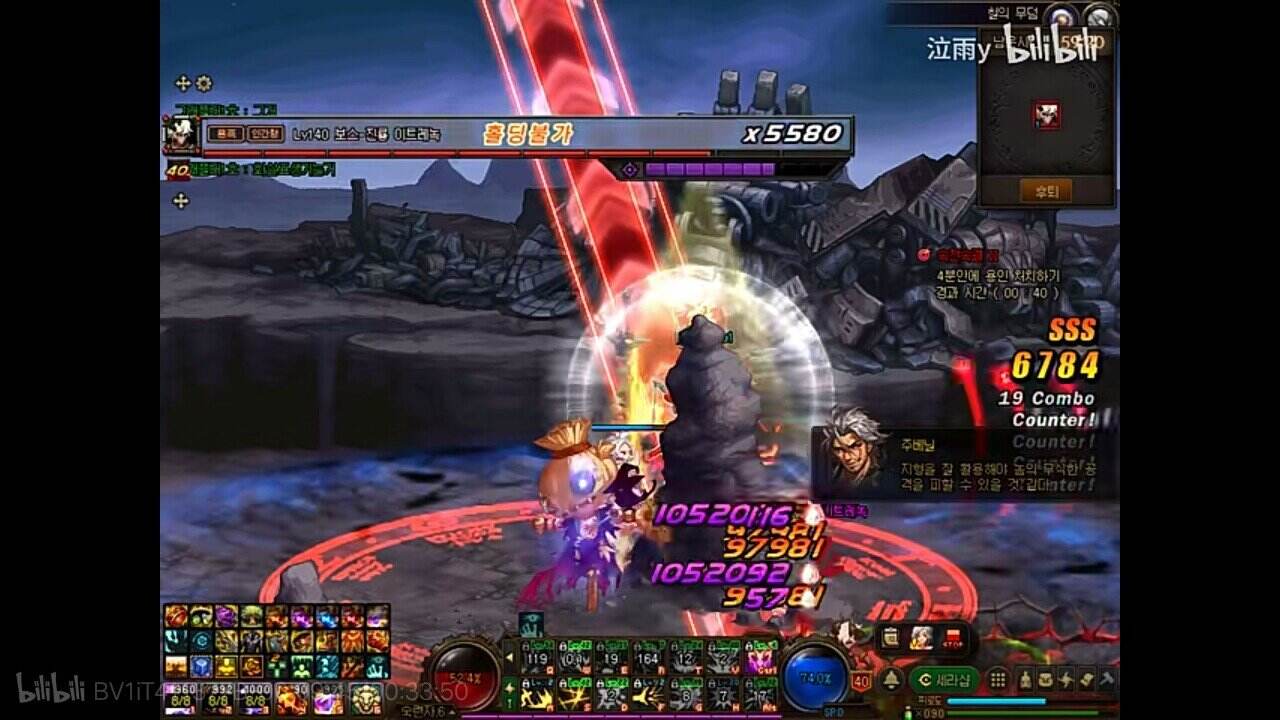
Task: Click the green Korean-labeled button near the bell
Action: [x=946, y=679]
